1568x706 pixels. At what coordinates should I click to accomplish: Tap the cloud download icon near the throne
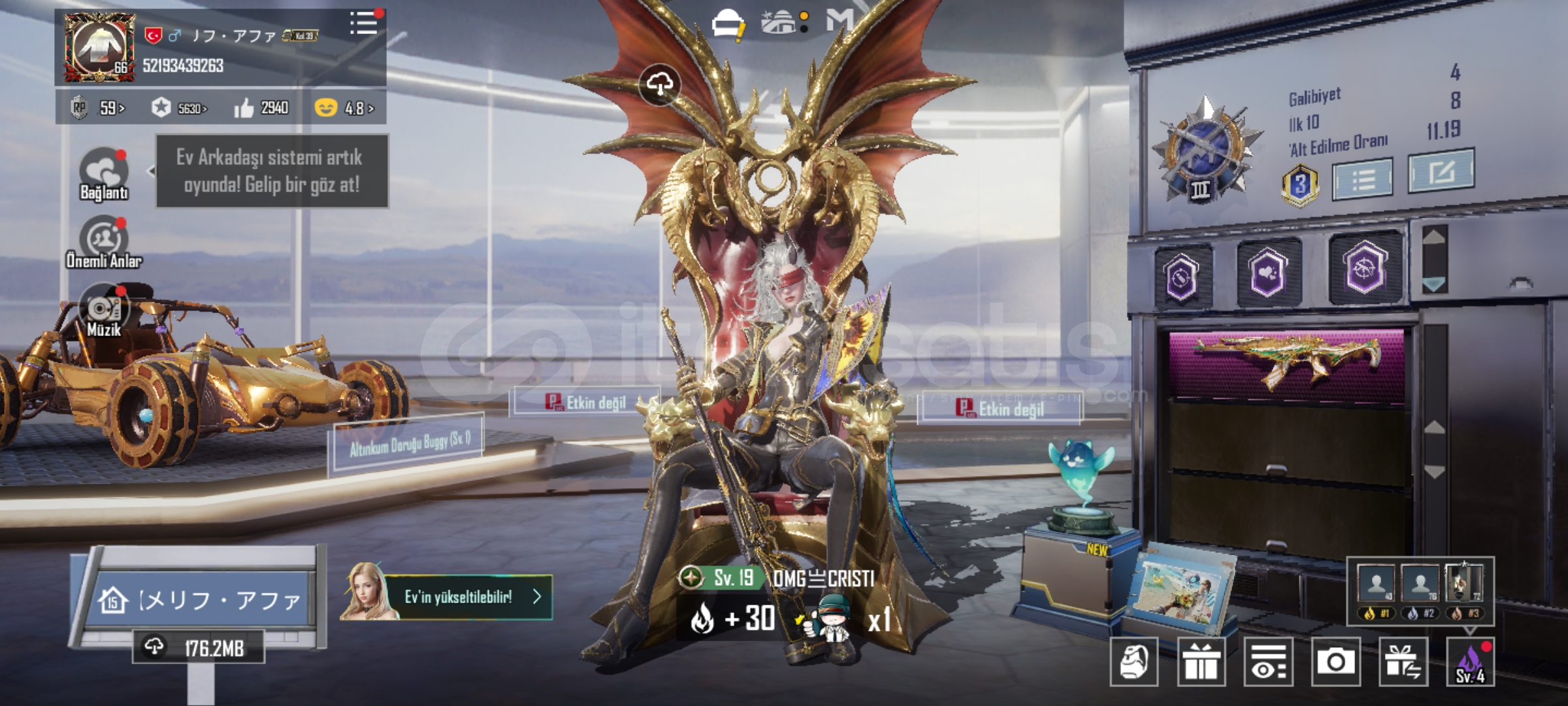(660, 84)
